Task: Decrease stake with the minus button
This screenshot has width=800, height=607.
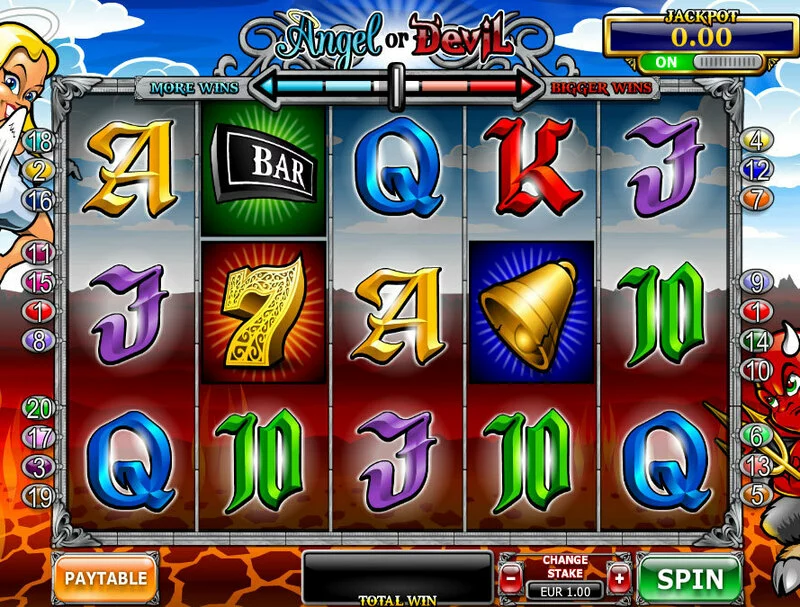Action: [510, 578]
